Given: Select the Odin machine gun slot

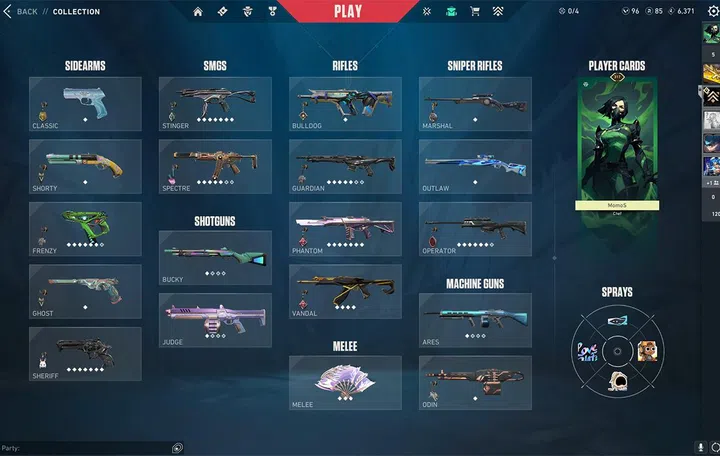Looking at the screenshot, I should click(475, 382).
